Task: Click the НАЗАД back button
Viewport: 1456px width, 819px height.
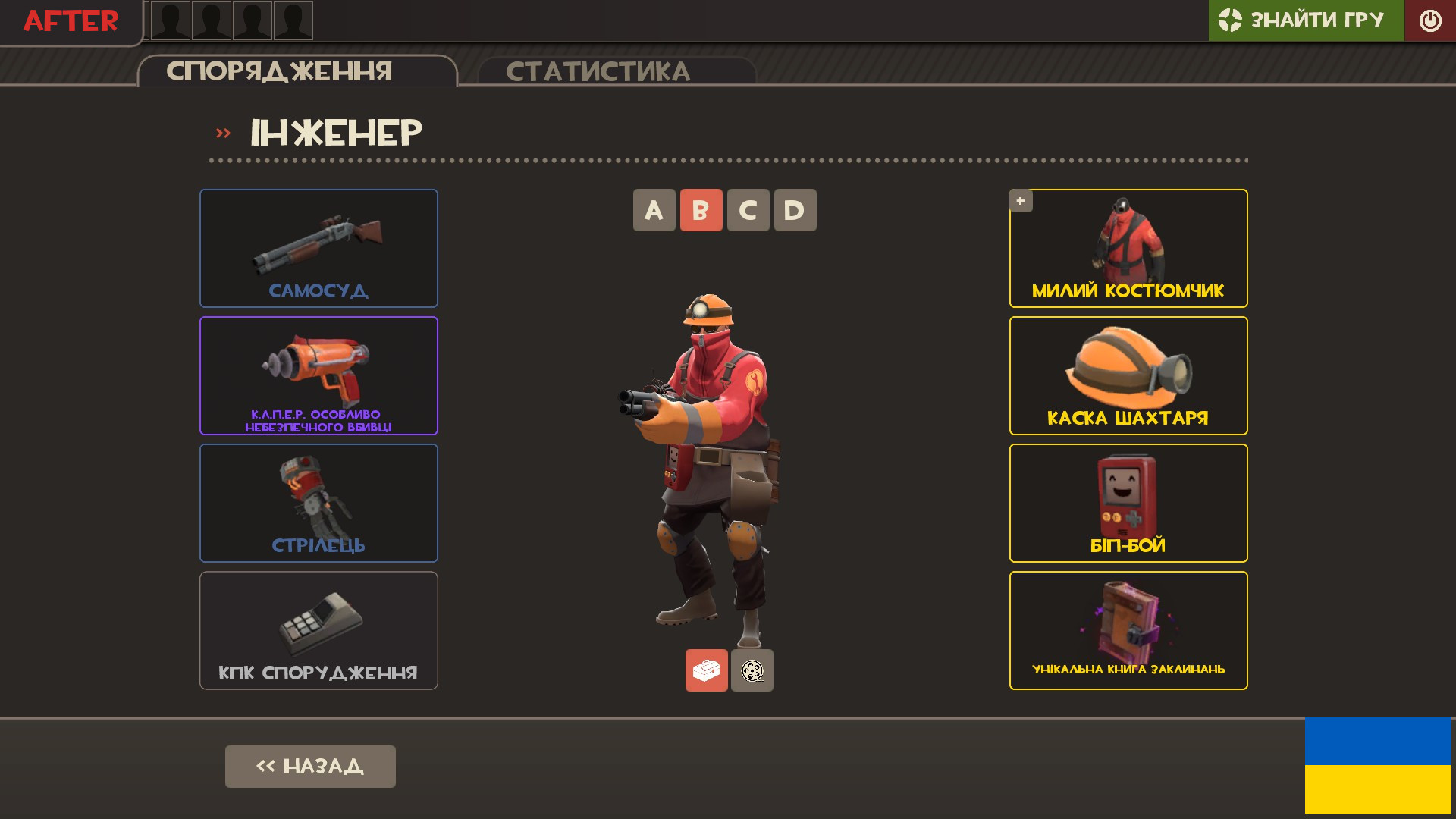Action: coord(309,766)
